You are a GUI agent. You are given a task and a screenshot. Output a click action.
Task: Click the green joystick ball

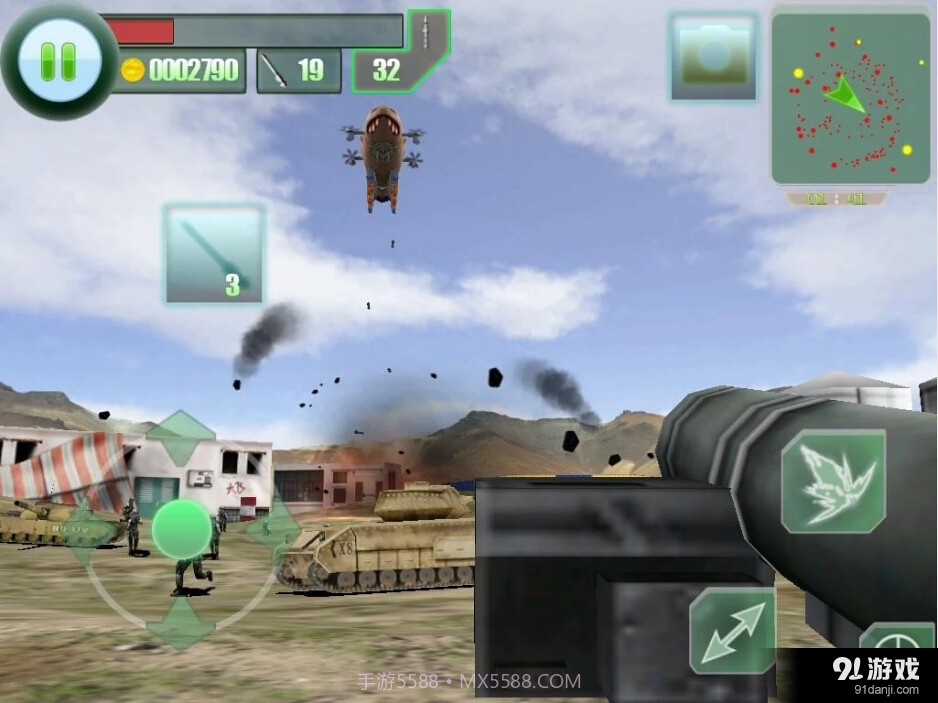tap(182, 529)
